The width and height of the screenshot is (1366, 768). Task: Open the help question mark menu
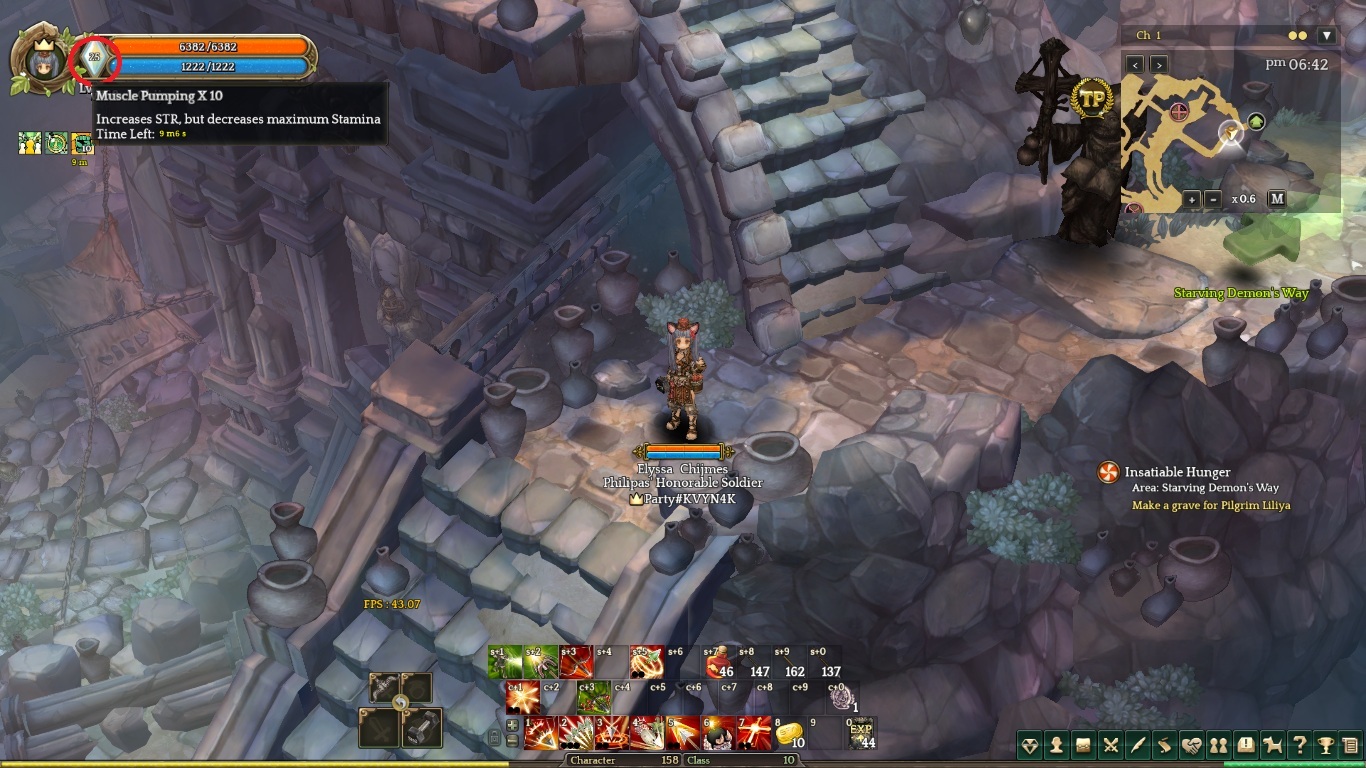click(1299, 745)
